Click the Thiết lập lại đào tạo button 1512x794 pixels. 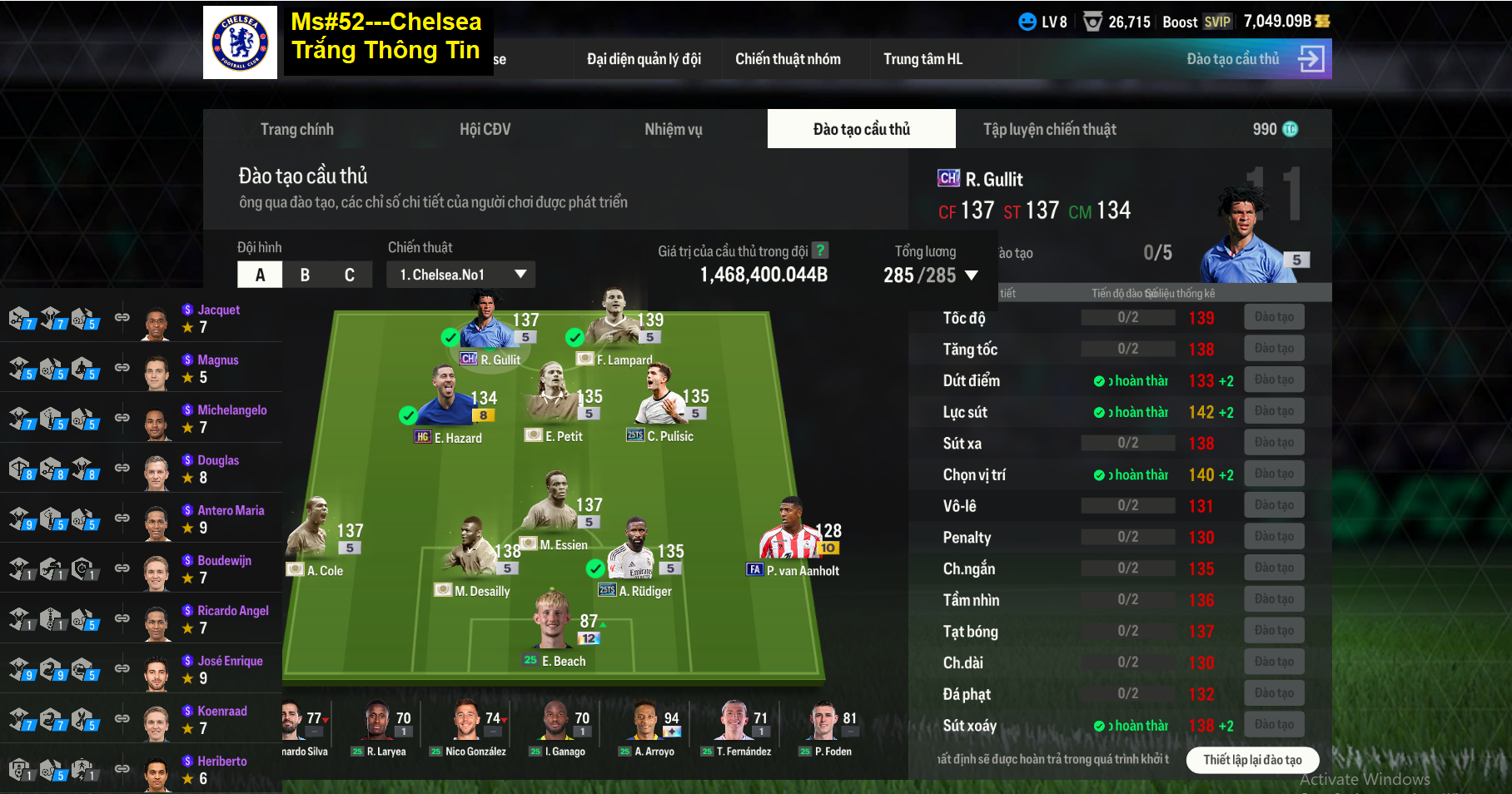1252,760
